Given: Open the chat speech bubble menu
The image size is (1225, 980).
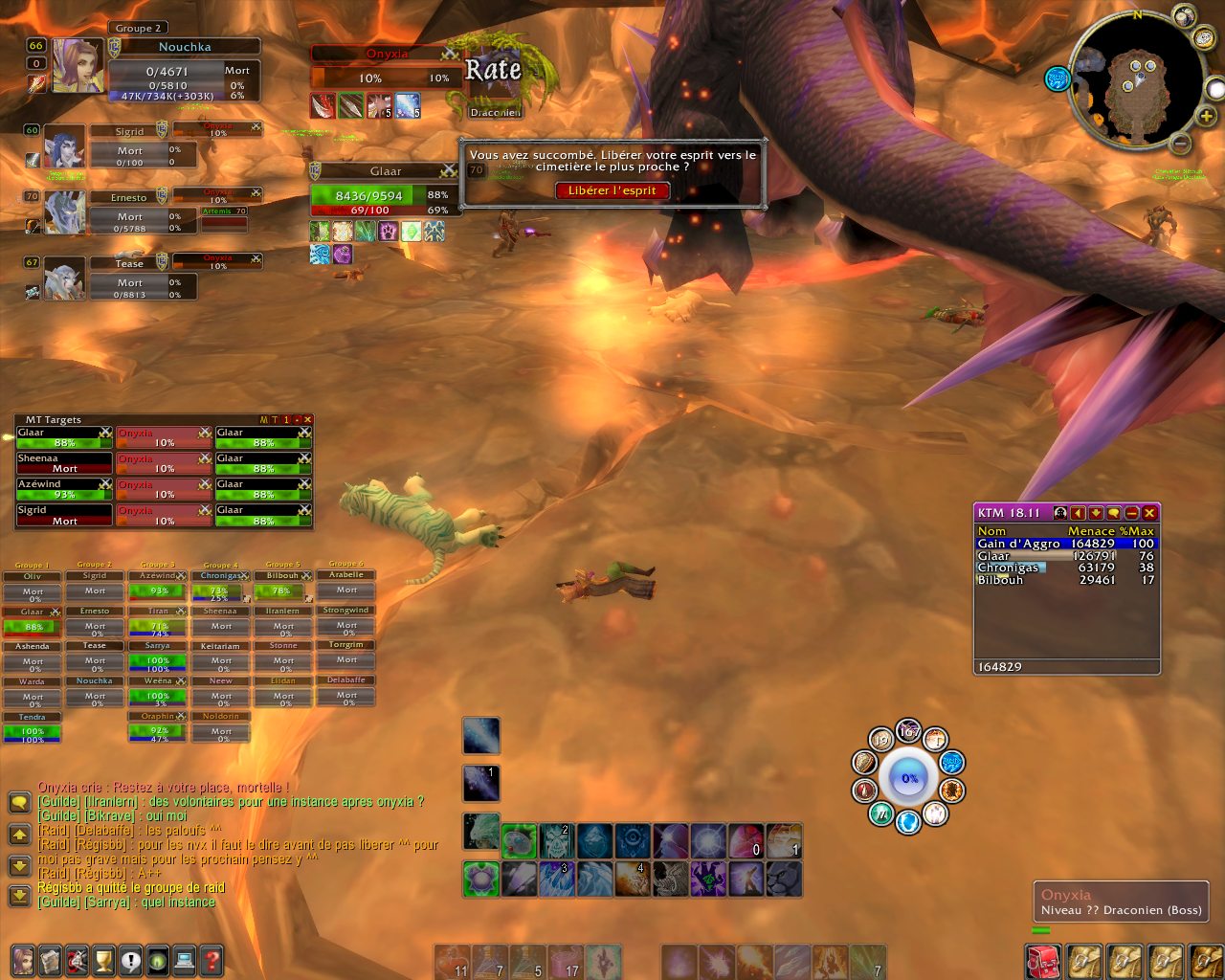Looking at the screenshot, I should click(x=18, y=802).
